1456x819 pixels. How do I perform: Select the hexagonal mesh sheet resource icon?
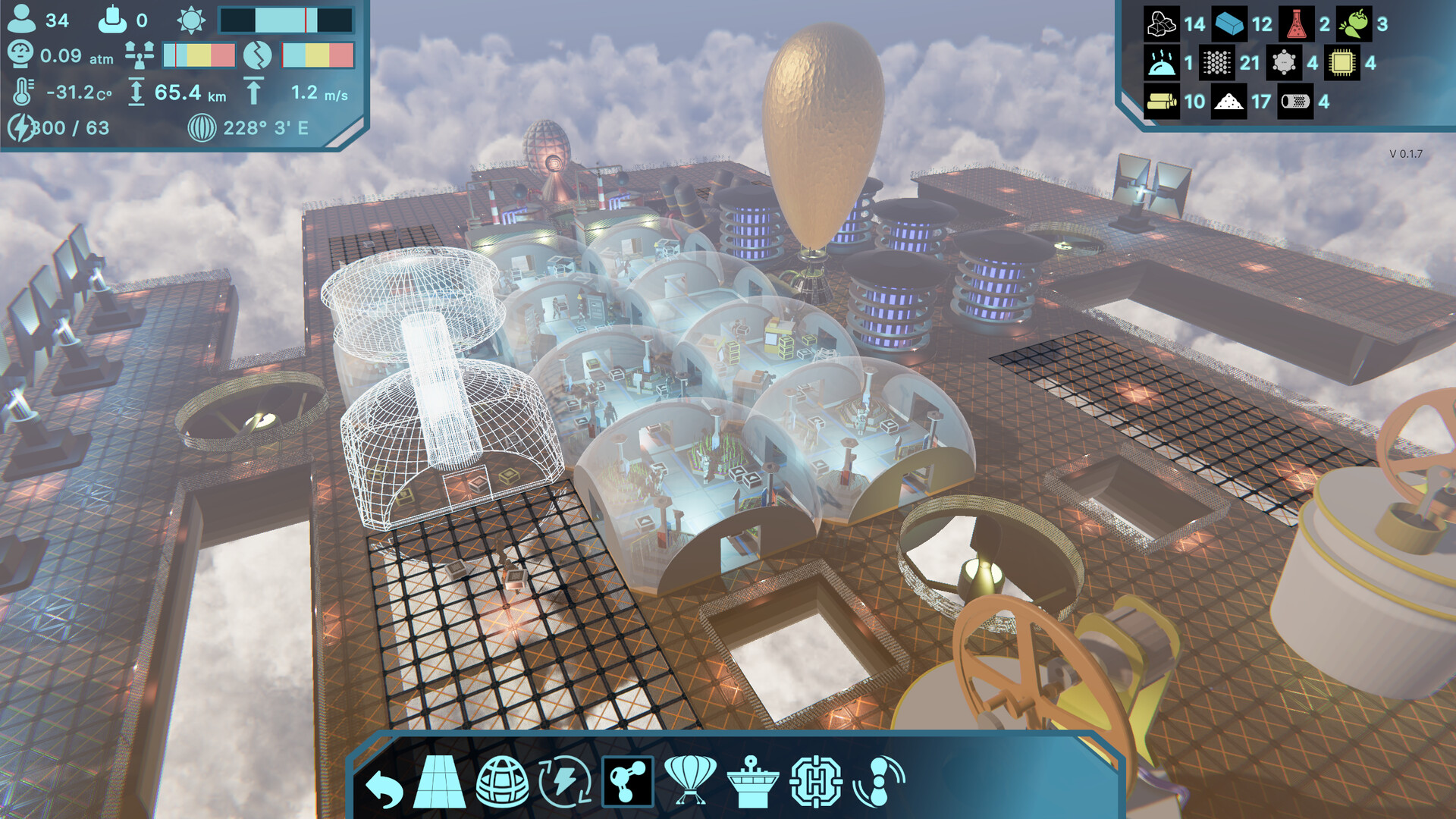(x=1217, y=63)
